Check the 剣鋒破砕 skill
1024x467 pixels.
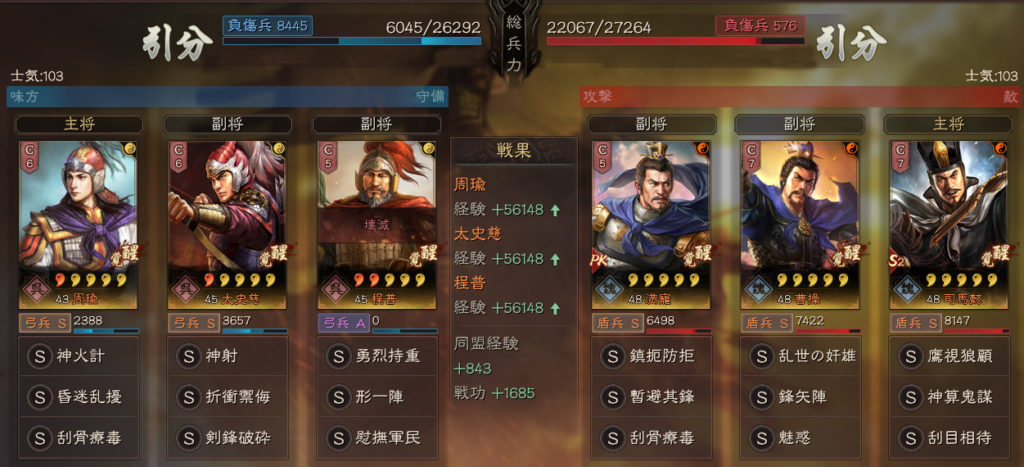[228, 437]
